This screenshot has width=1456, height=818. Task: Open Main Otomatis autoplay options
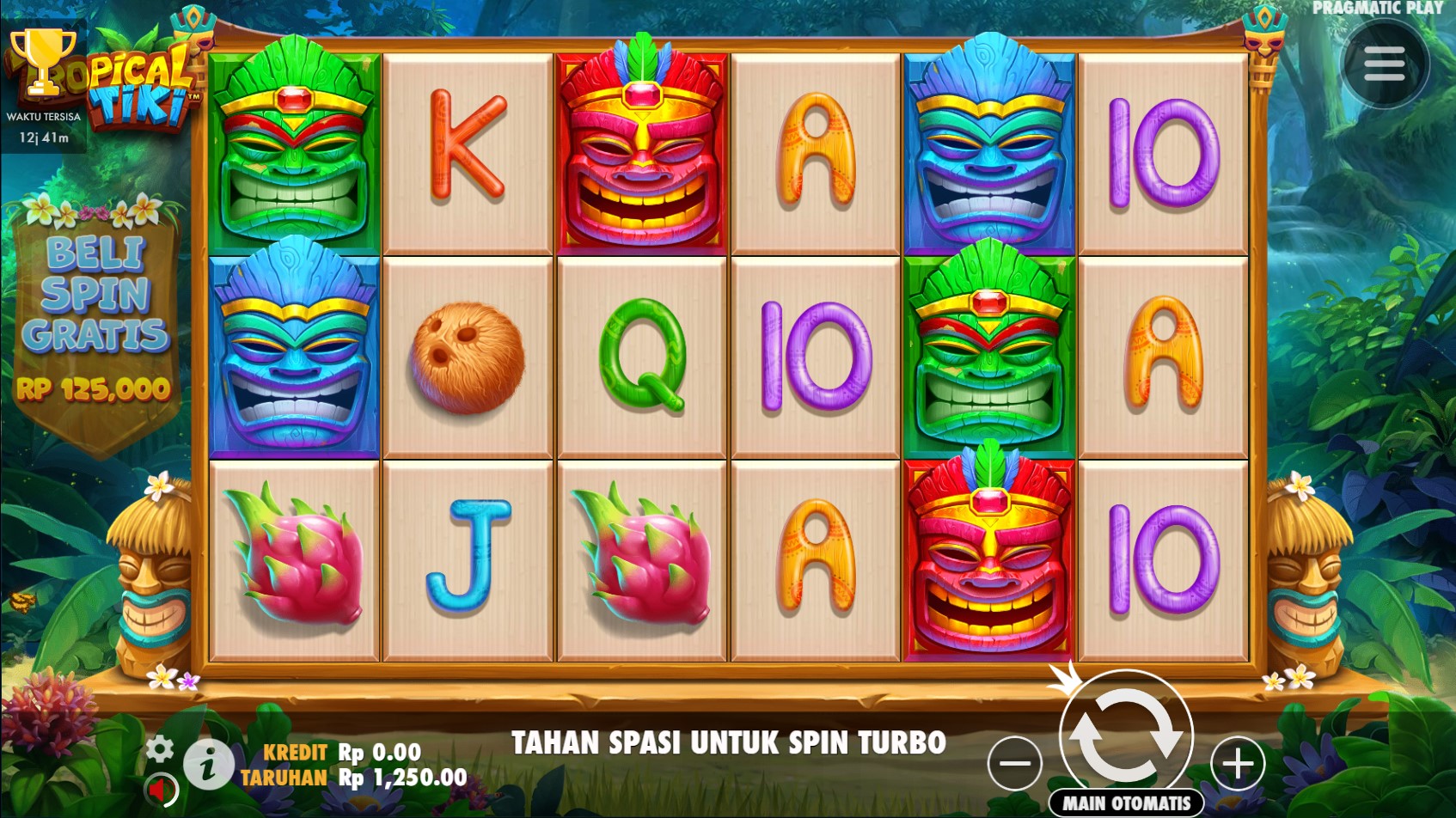1126,803
